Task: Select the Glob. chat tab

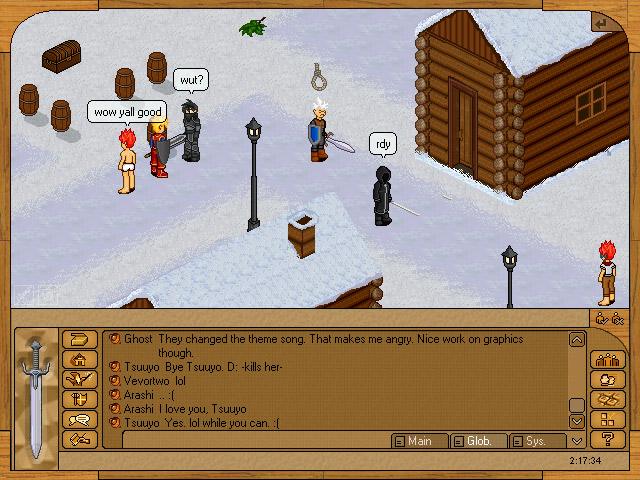Action: [x=477, y=441]
